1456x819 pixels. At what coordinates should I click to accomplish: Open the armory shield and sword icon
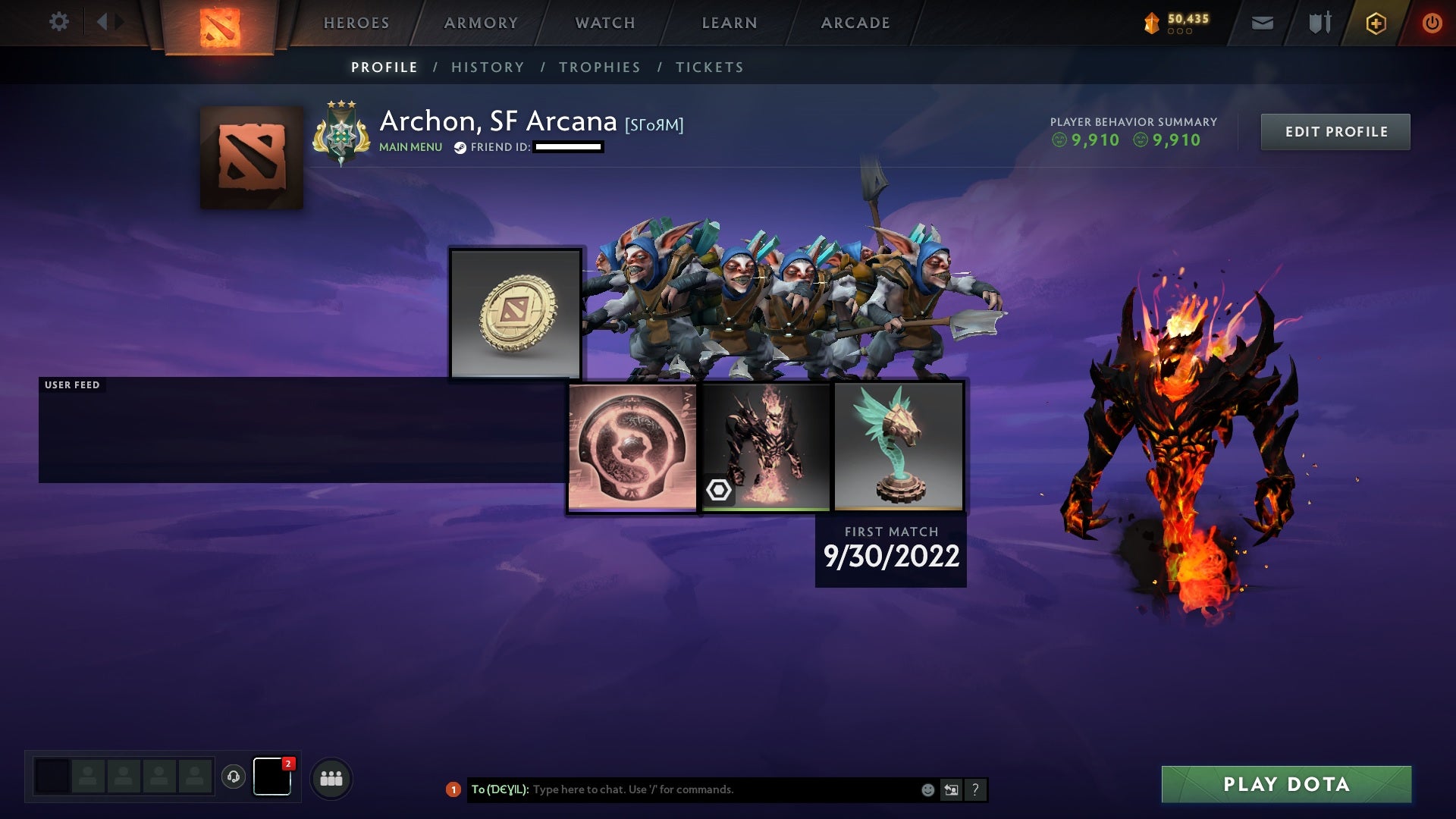pyautogui.click(x=1319, y=23)
